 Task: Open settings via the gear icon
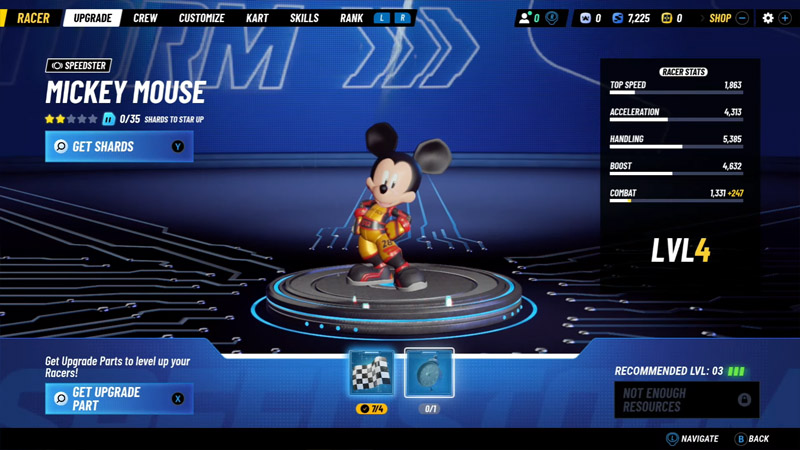[x=768, y=18]
